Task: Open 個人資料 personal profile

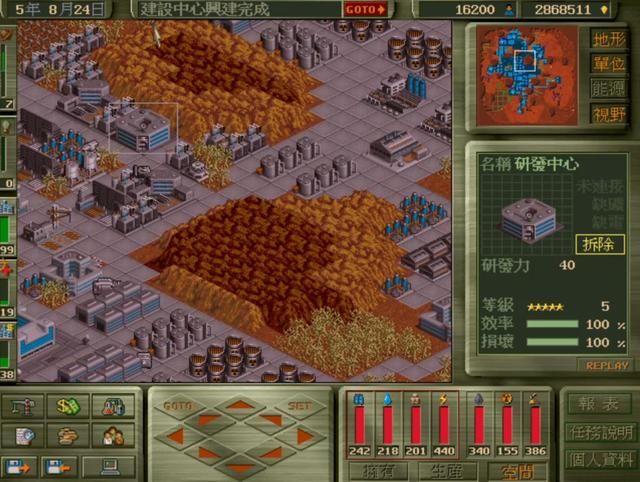Action: [x=599, y=461]
